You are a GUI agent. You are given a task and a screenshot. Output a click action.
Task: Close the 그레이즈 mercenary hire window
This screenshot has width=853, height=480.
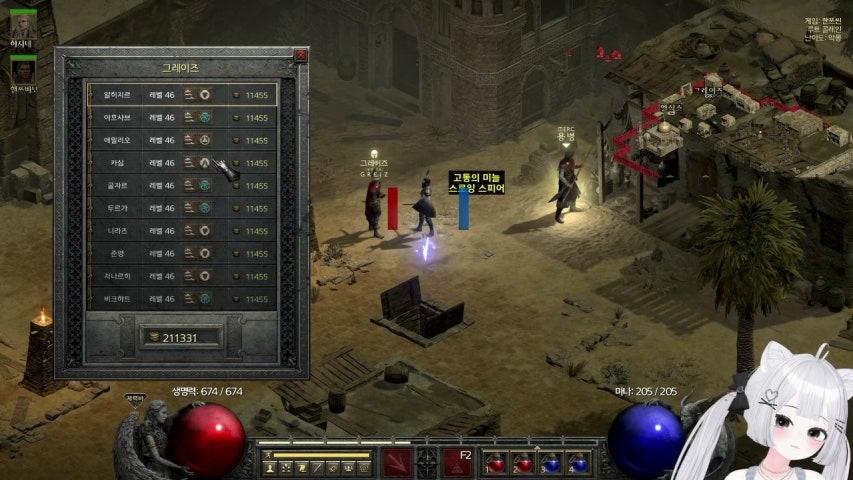click(300, 56)
